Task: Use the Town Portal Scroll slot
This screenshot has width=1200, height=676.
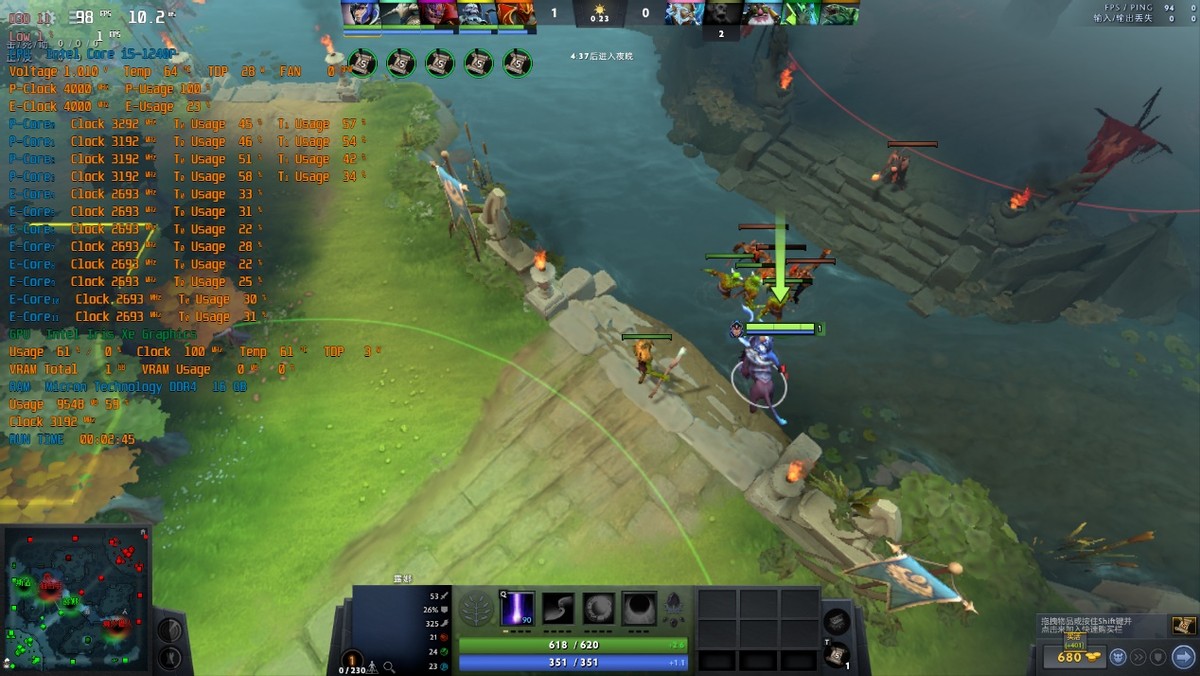Action: click(x=836, y=655)
